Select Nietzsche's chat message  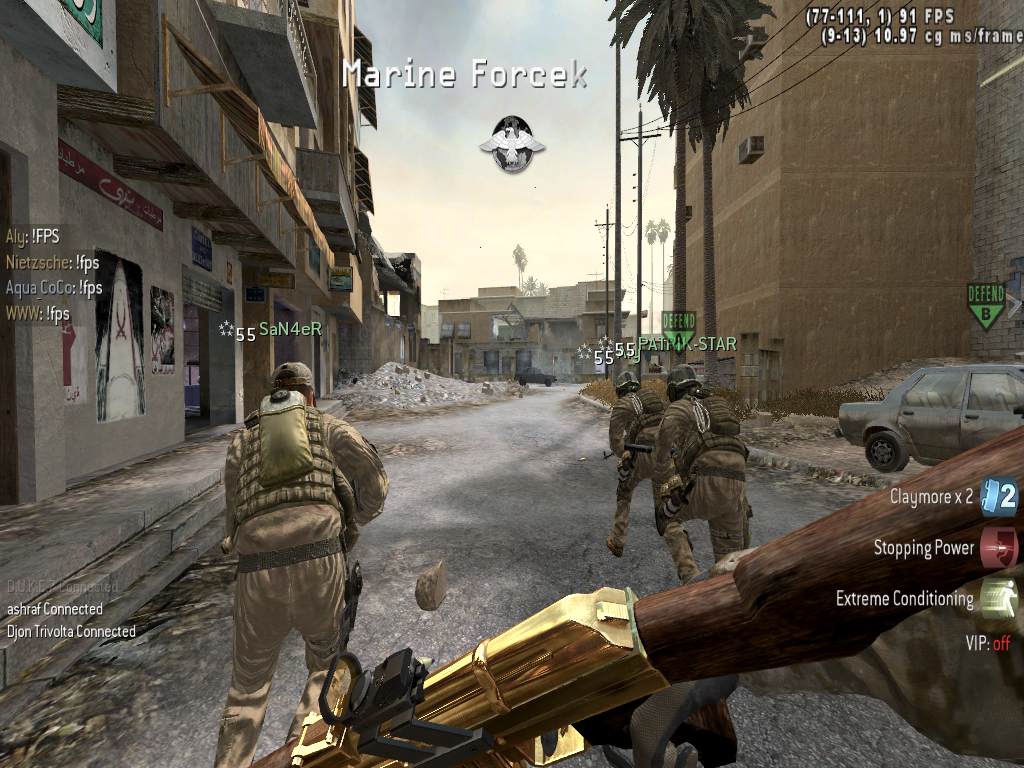[x=54, y=263]
